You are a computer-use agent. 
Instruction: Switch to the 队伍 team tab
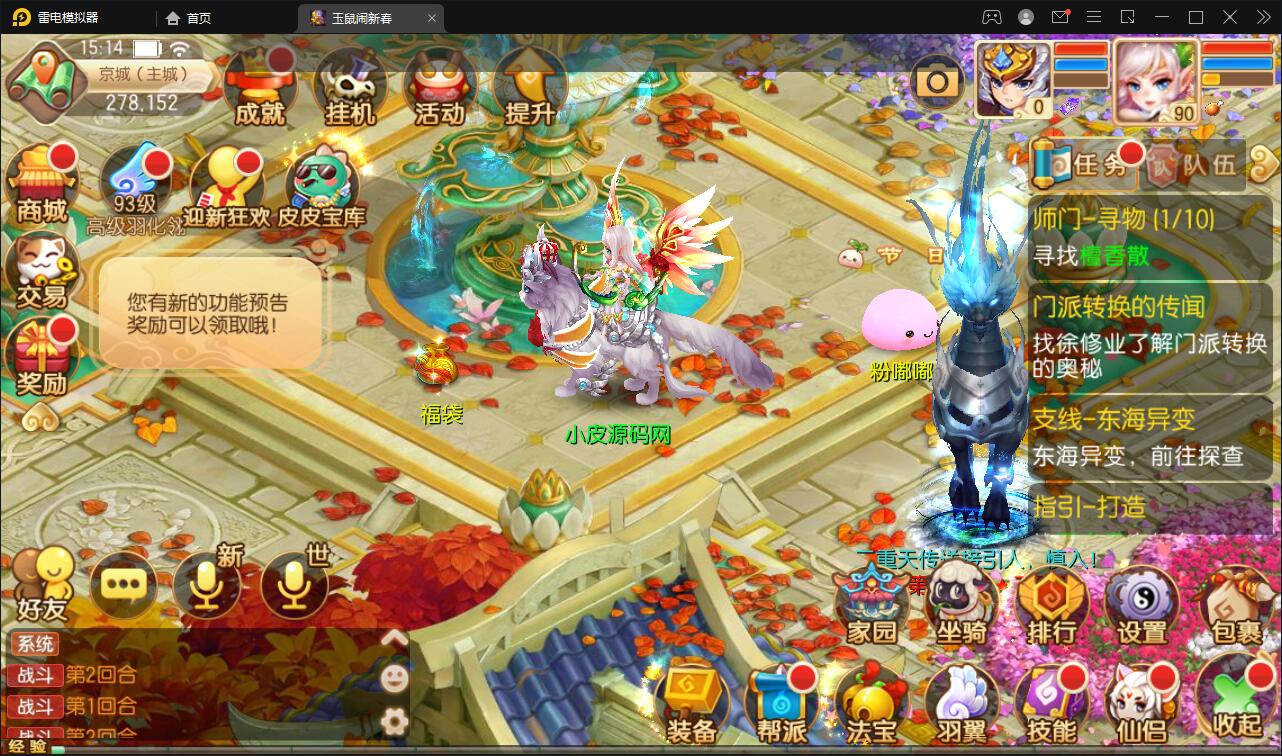(x=1196, y=164)
